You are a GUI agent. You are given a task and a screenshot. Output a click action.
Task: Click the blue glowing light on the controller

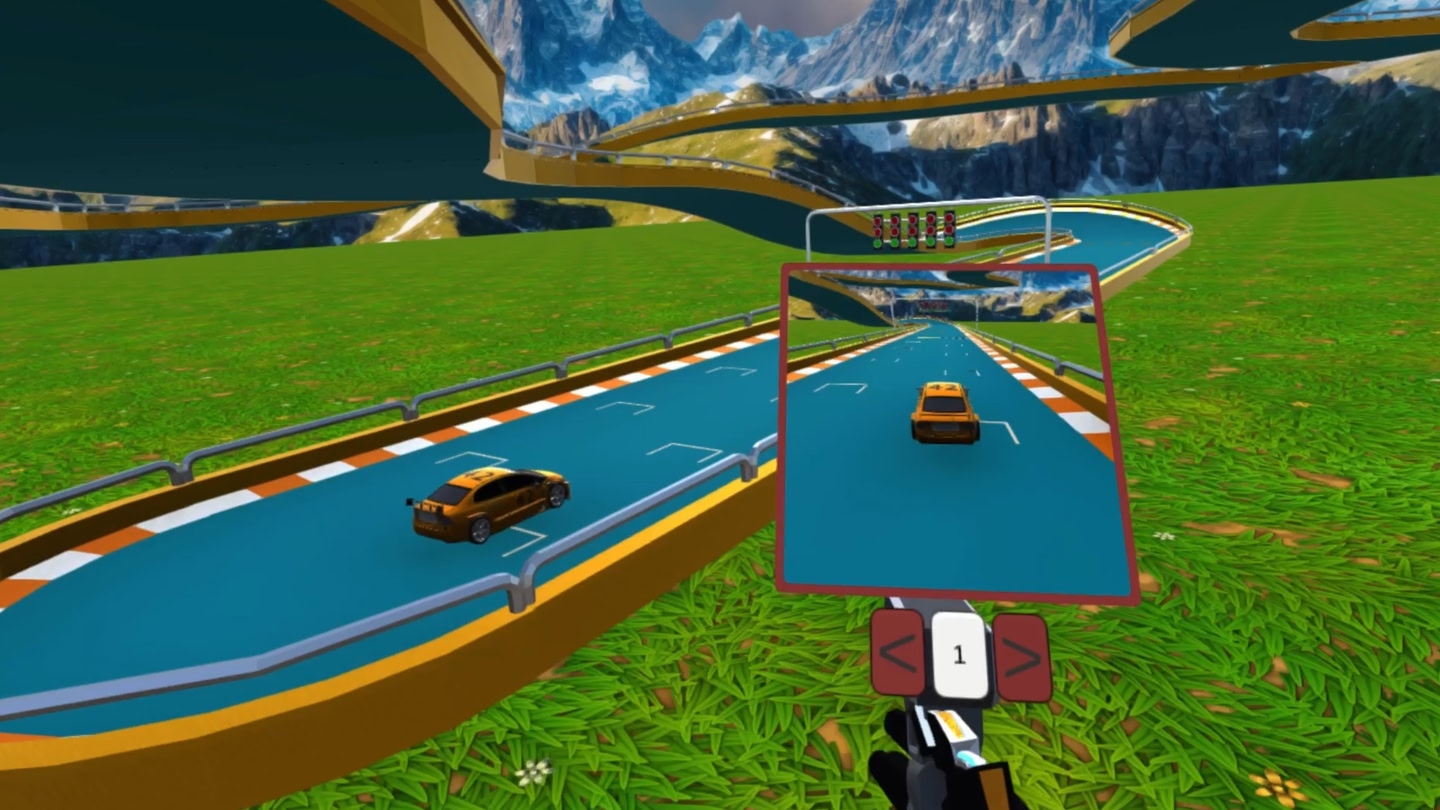point(968,758)
